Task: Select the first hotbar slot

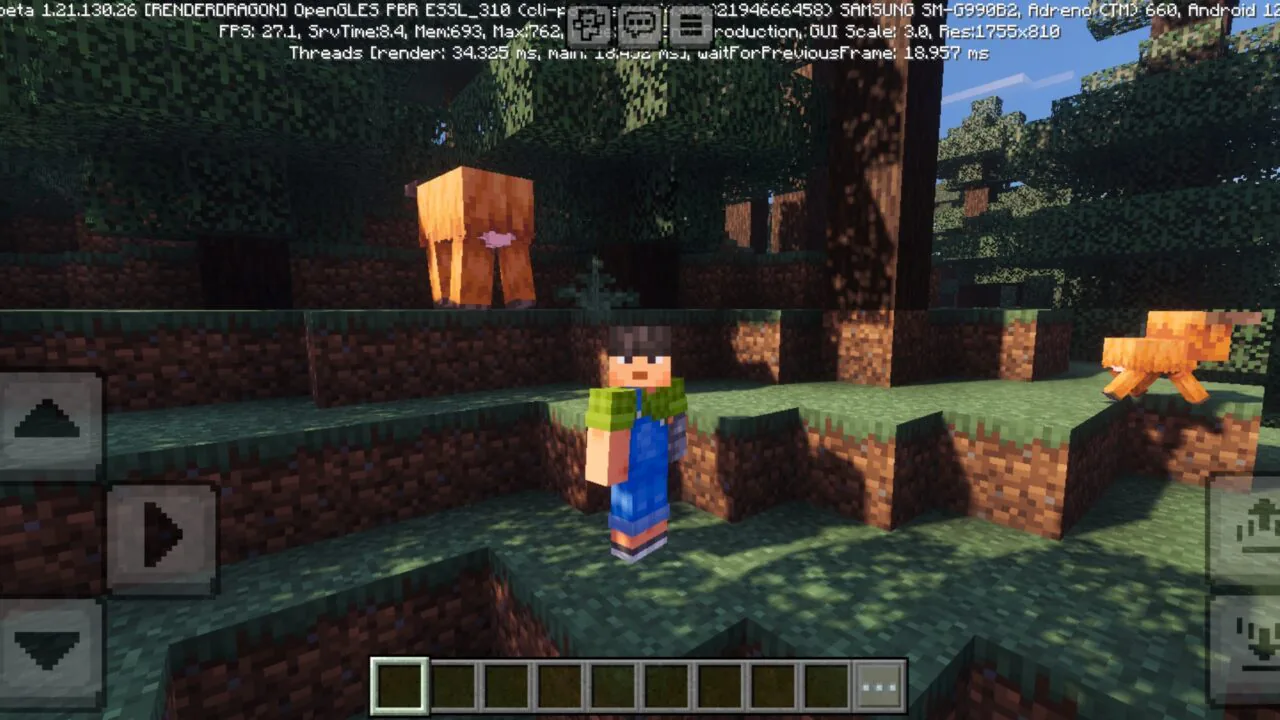Action: point(398,686)
